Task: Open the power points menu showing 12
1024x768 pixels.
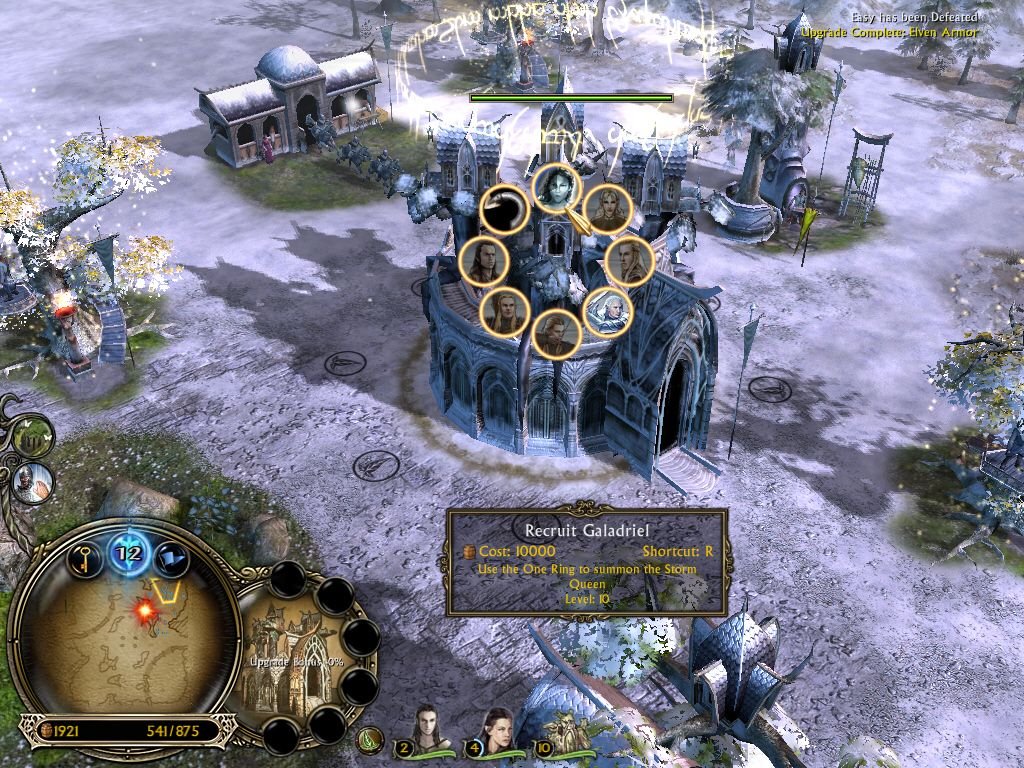Action: click(130, 553)
